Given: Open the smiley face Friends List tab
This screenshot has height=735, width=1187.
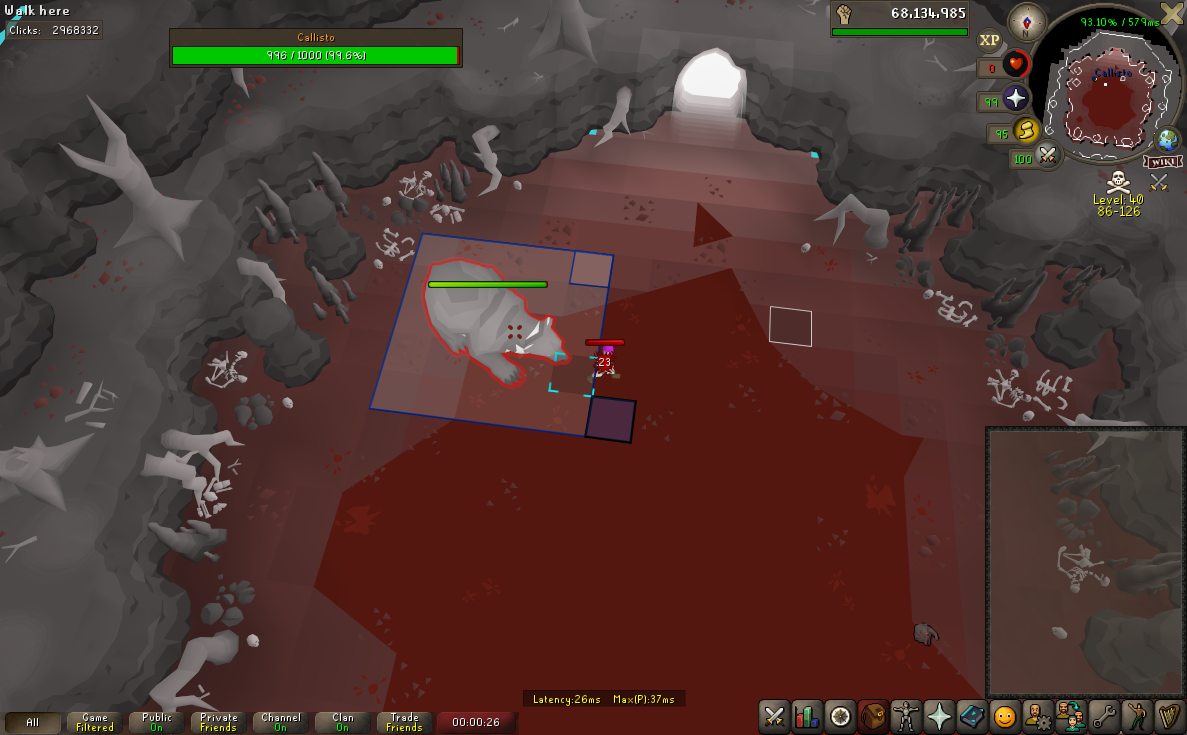Looking at the screenshot, I should [x=1005, y=716].
